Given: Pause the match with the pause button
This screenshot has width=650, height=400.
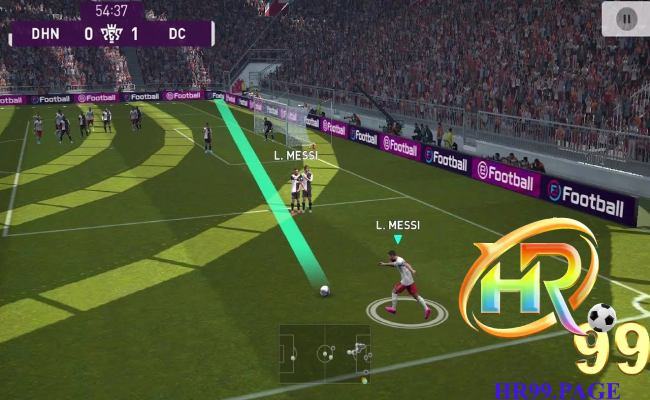Looking at the screenshot, I should (626, 18).
